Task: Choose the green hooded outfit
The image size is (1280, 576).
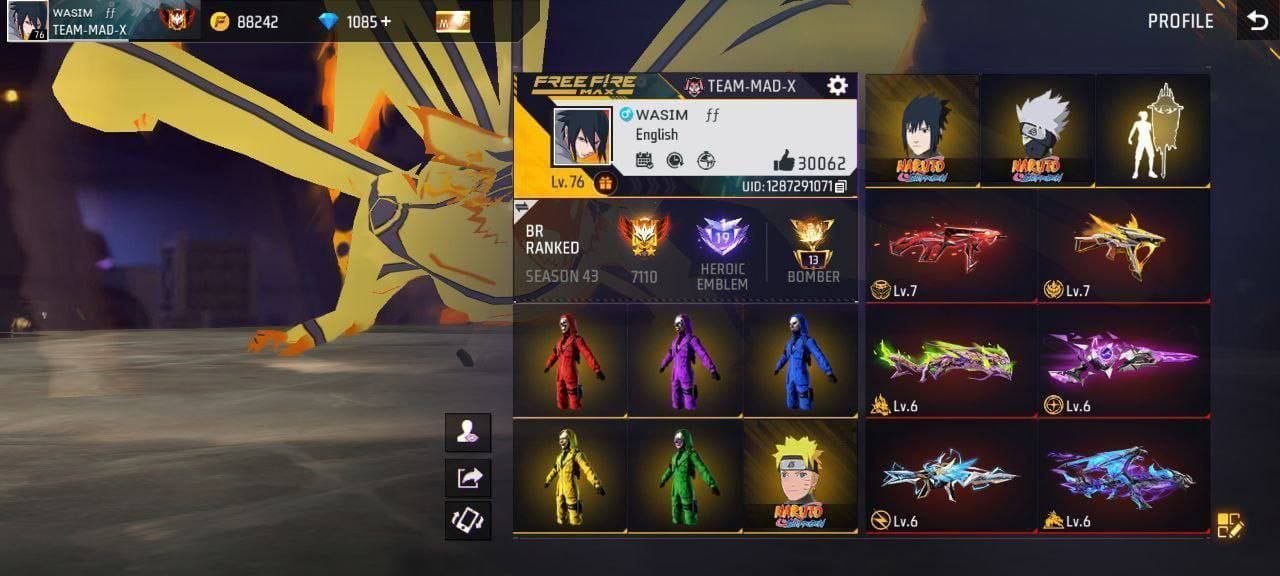Action: (686, 474)
